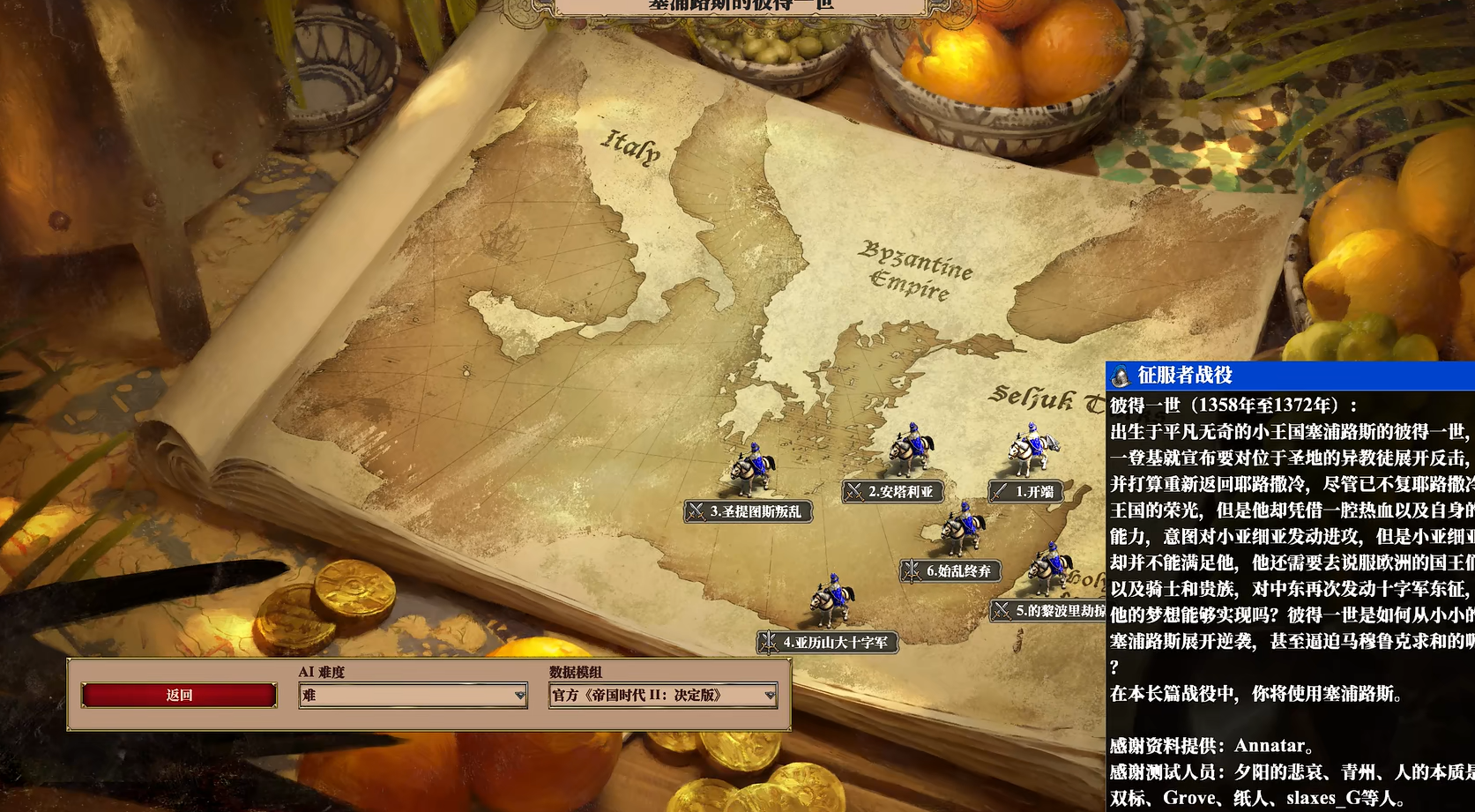The width and height of the screenshot is (1475, 812).
Task: Open the AI 难度 difficulty dropdown
Action: tap(413, 696)
